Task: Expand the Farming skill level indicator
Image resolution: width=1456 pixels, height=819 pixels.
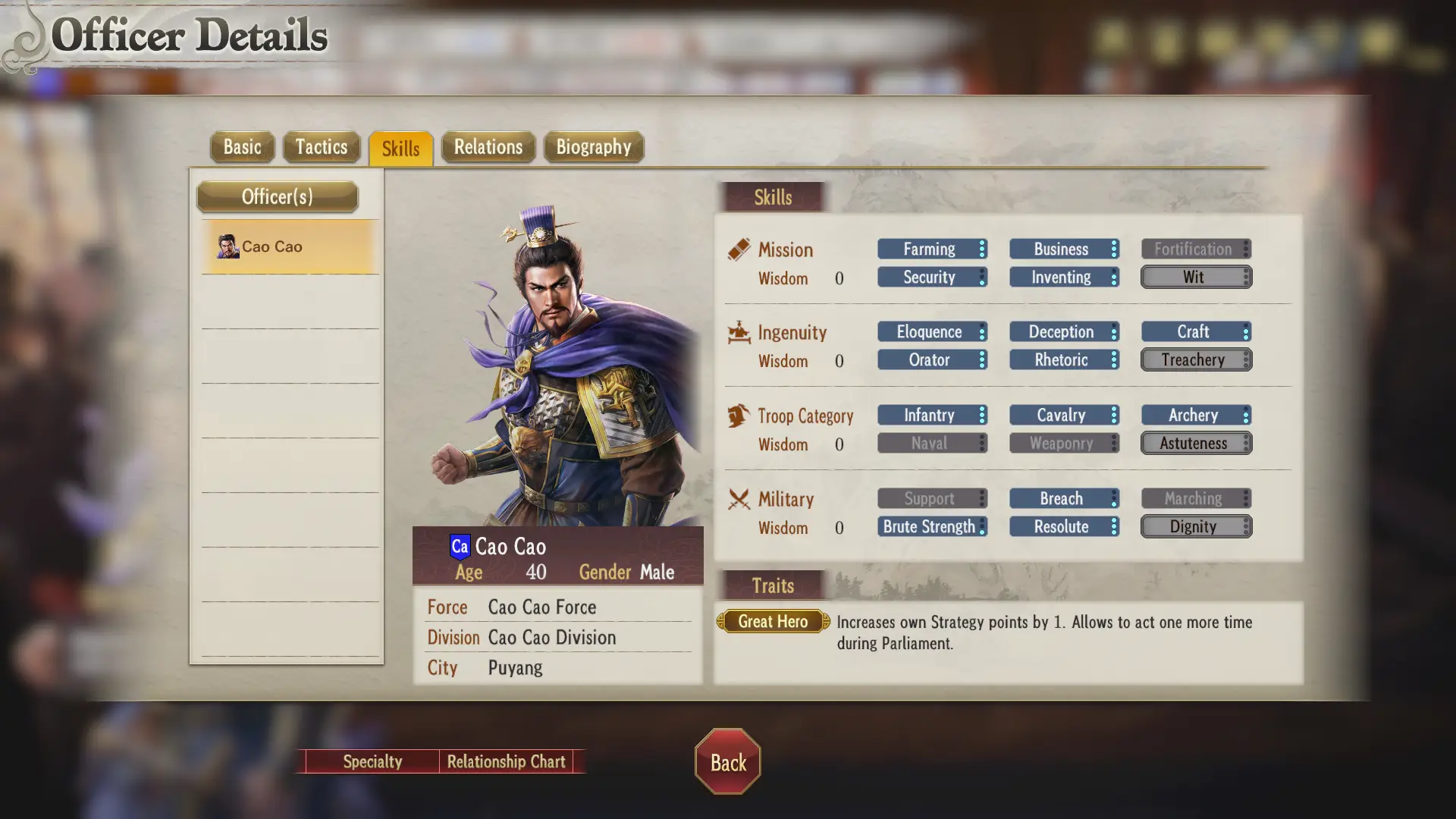Action: point(982,249)
